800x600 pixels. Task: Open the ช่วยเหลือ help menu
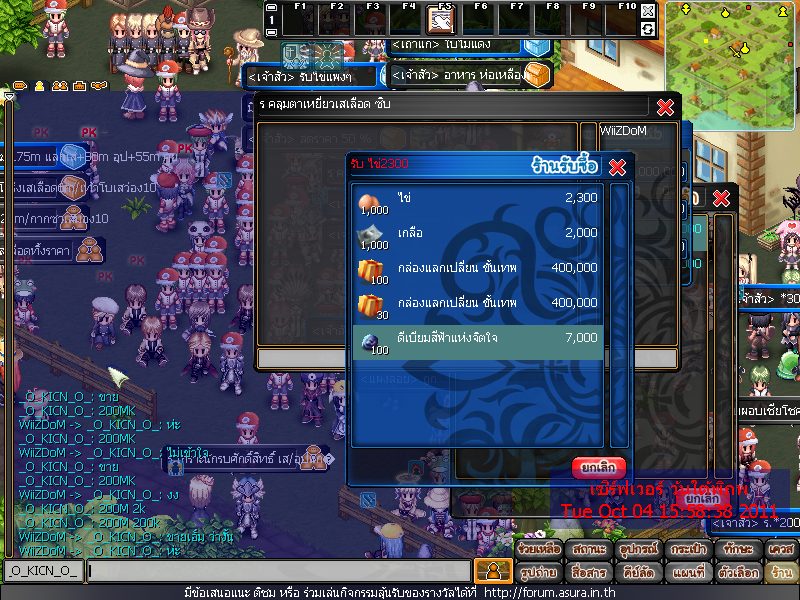point(541,550)
